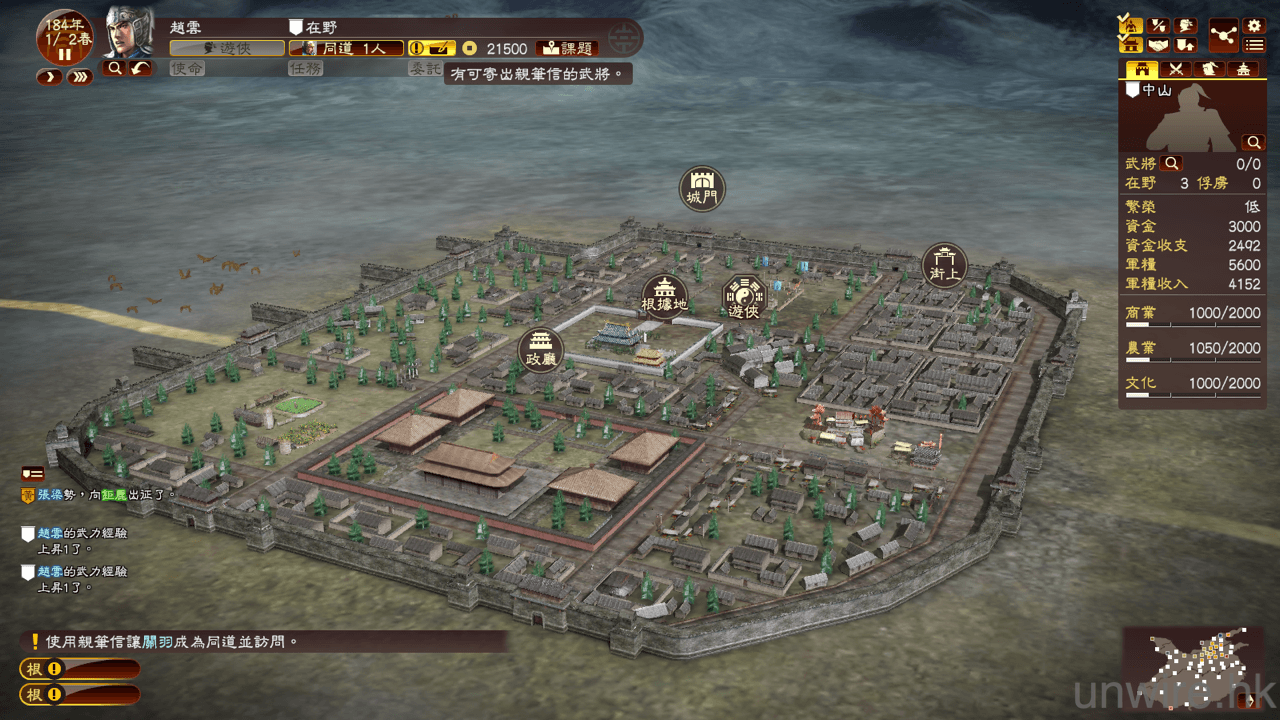Click the yellow handwritten letter alert icon
Screen dimensions: 1280x720
pyautogui.click(x=431, y=48)
